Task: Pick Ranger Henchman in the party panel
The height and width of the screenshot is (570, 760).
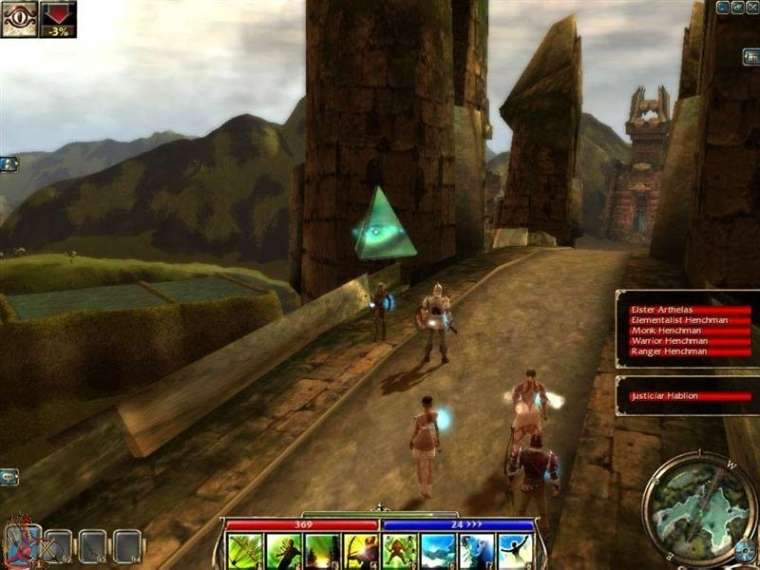Action: (689, 351)
